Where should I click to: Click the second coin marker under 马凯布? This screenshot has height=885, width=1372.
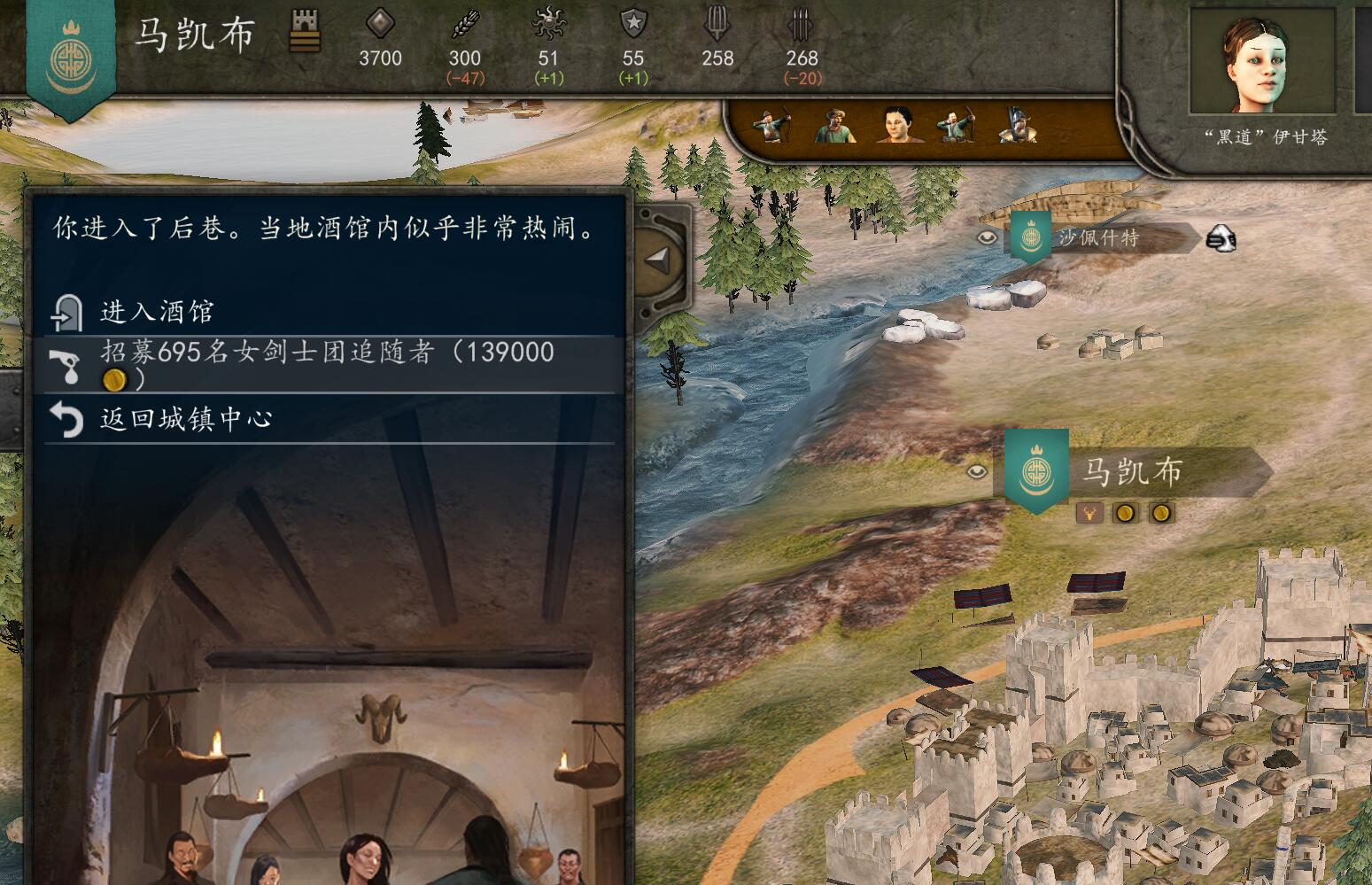(1161, 513)
